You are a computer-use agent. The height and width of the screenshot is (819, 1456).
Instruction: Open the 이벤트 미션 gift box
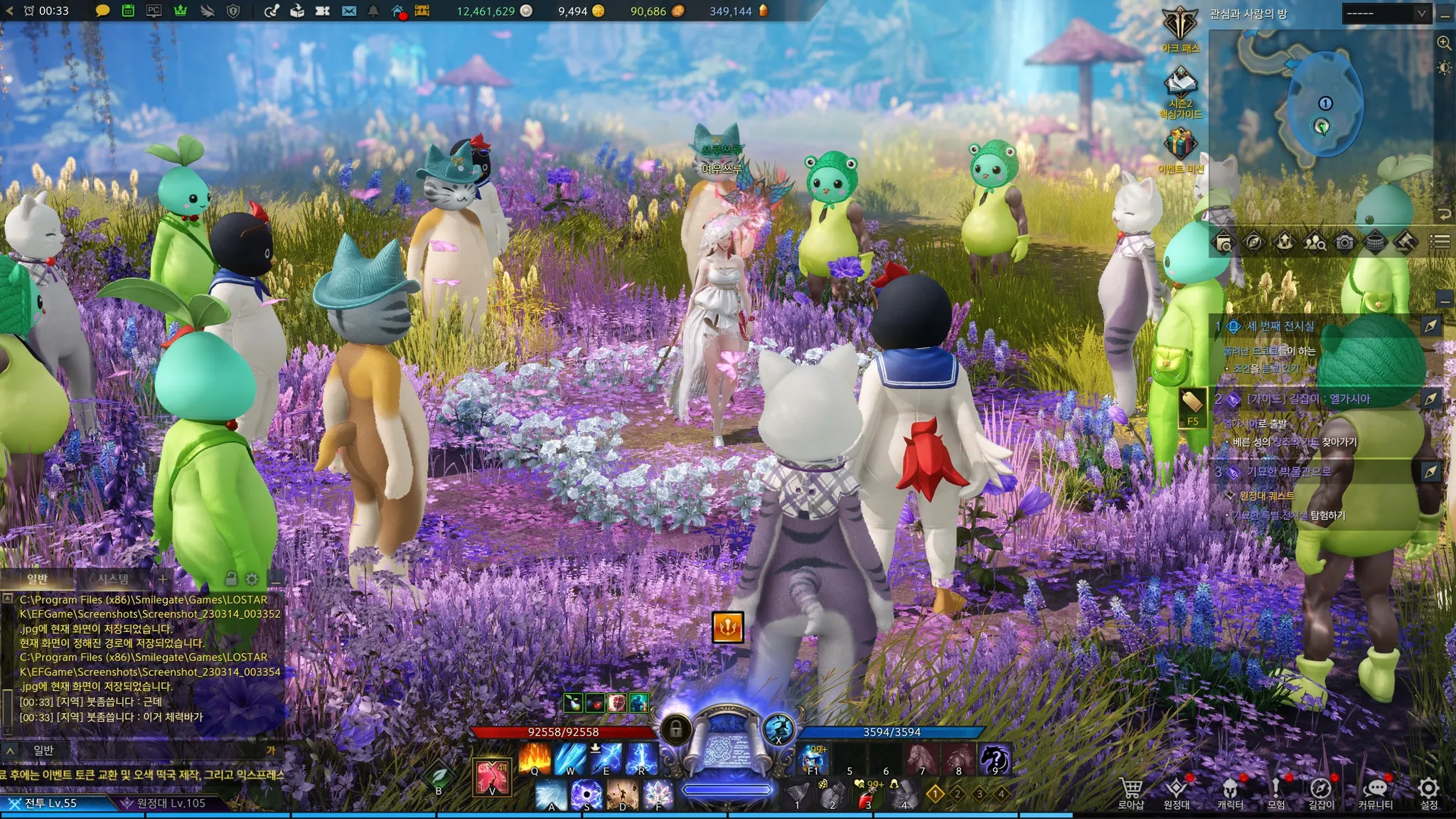coord(1180,144)
